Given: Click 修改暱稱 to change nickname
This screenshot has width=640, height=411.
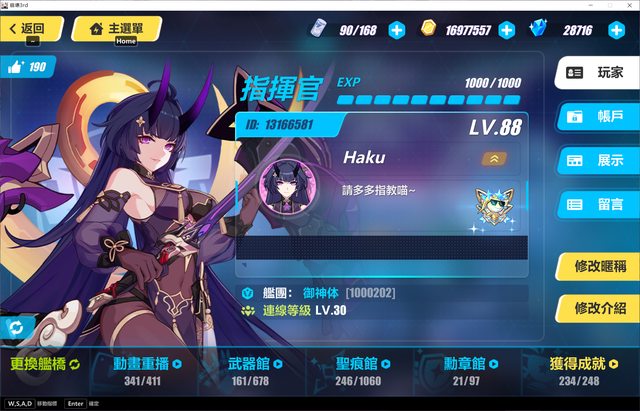Looking at the screenshot, I should 596,266.
